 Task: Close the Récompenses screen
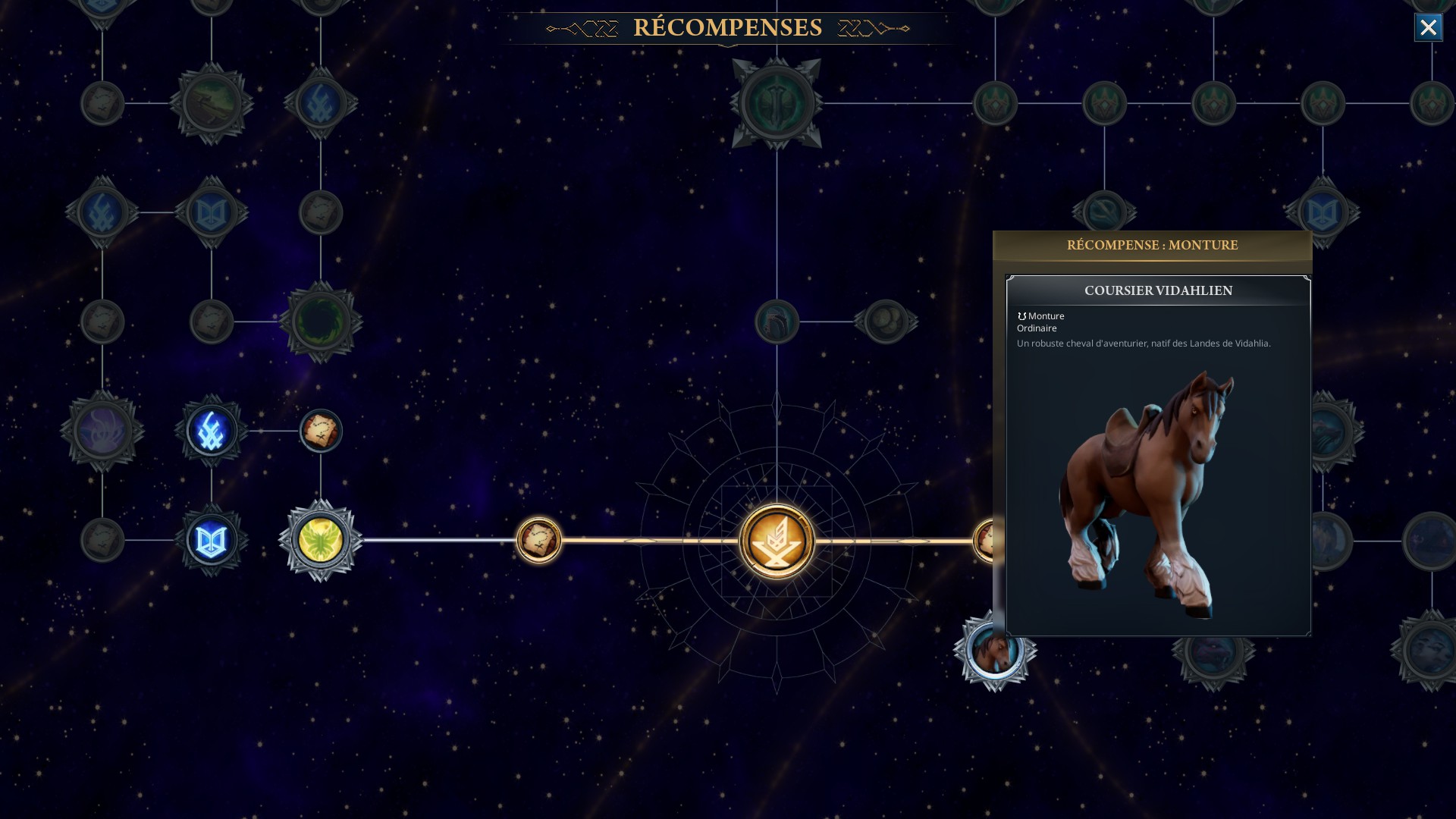pos(1428,28)
